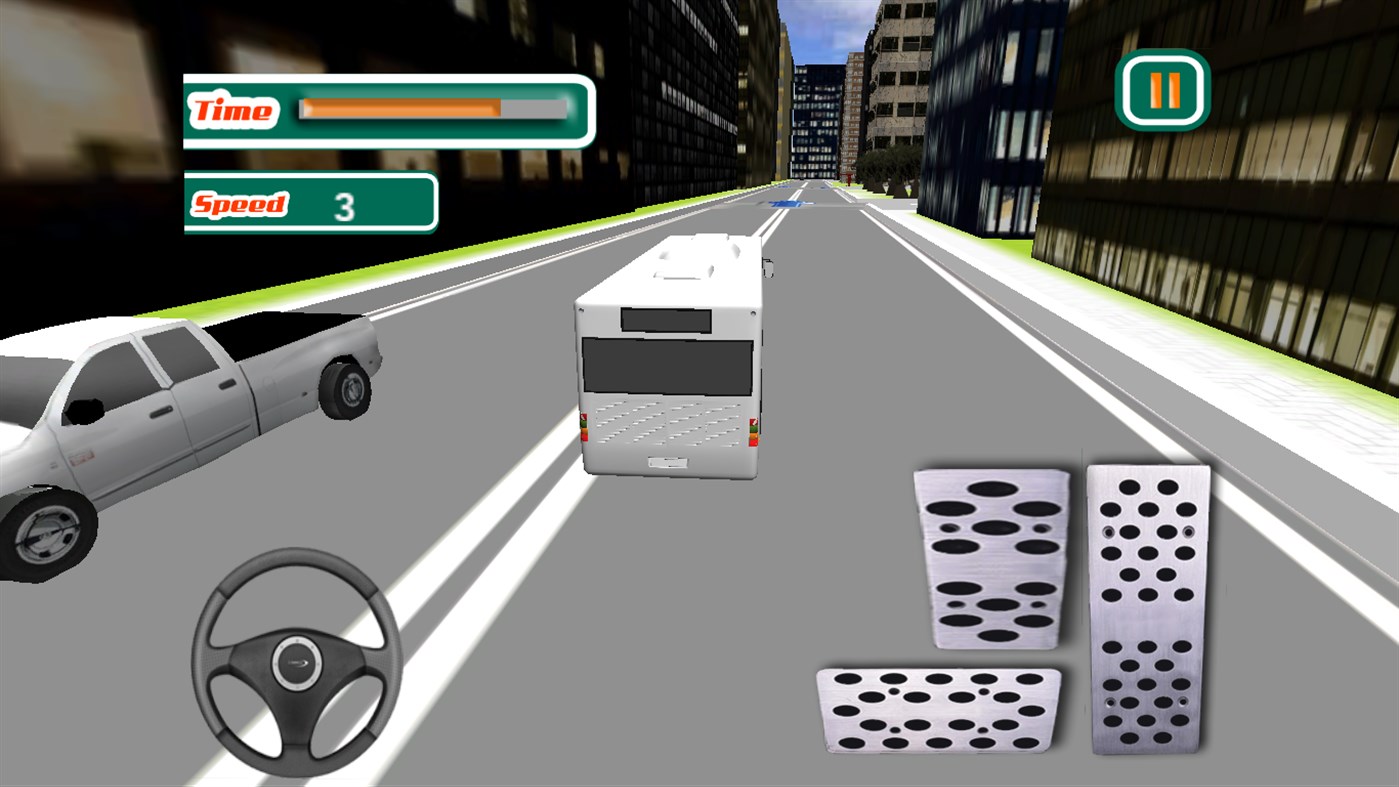Click the Time label icon
Screen dimensions: 1399x787
pos(232,110)
